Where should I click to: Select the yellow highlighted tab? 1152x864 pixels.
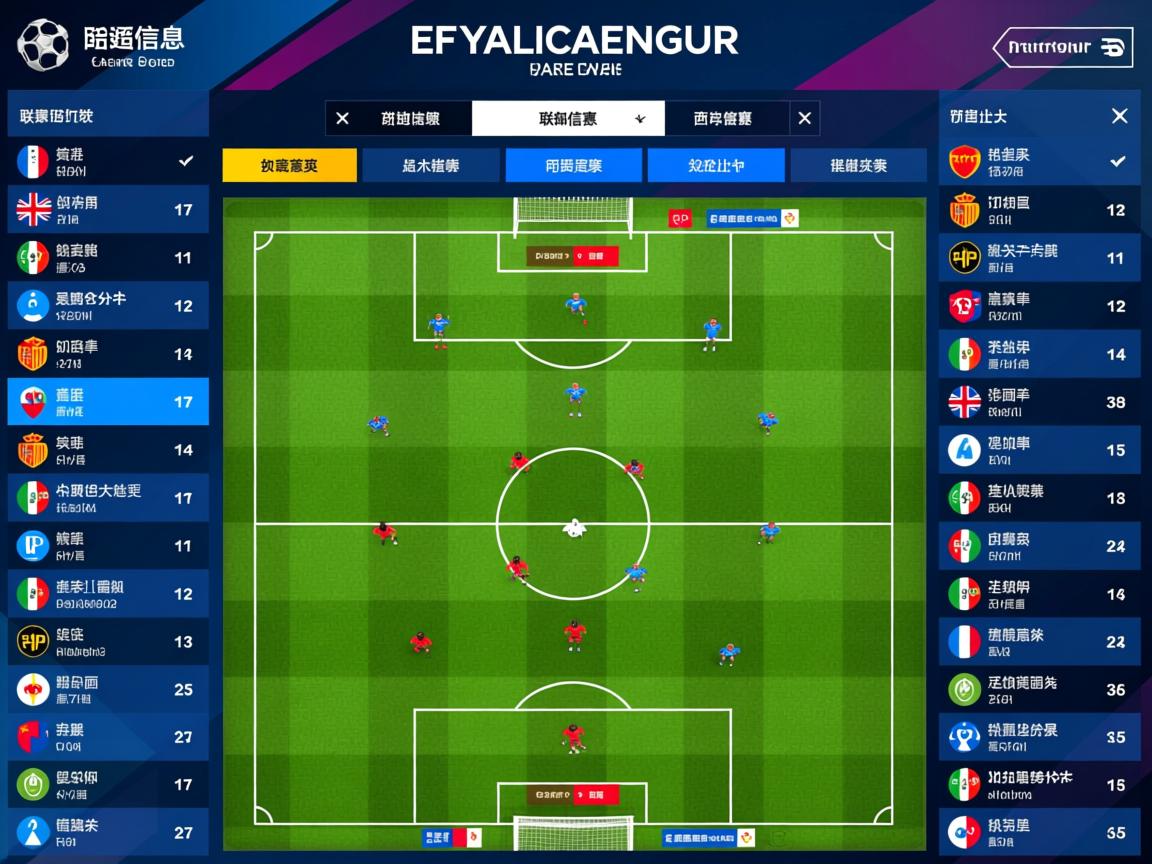[x=289, y=166]
